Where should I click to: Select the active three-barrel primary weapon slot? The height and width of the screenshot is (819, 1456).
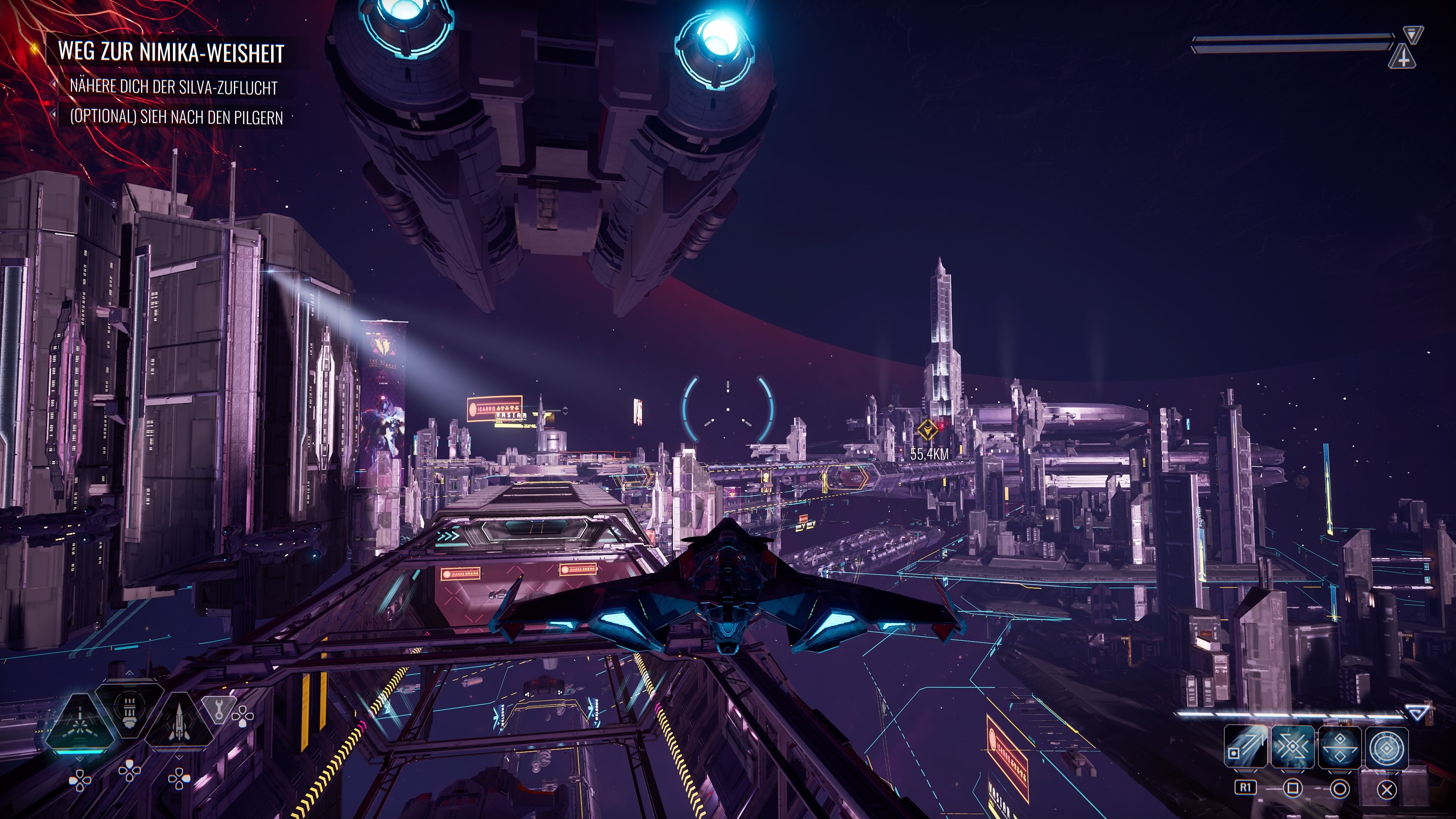click(80, 722)
